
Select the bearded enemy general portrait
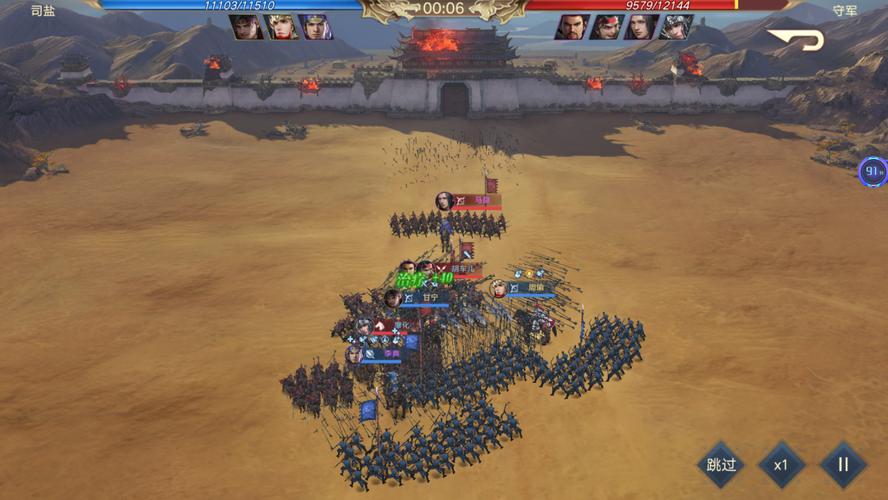coord(572,27)
